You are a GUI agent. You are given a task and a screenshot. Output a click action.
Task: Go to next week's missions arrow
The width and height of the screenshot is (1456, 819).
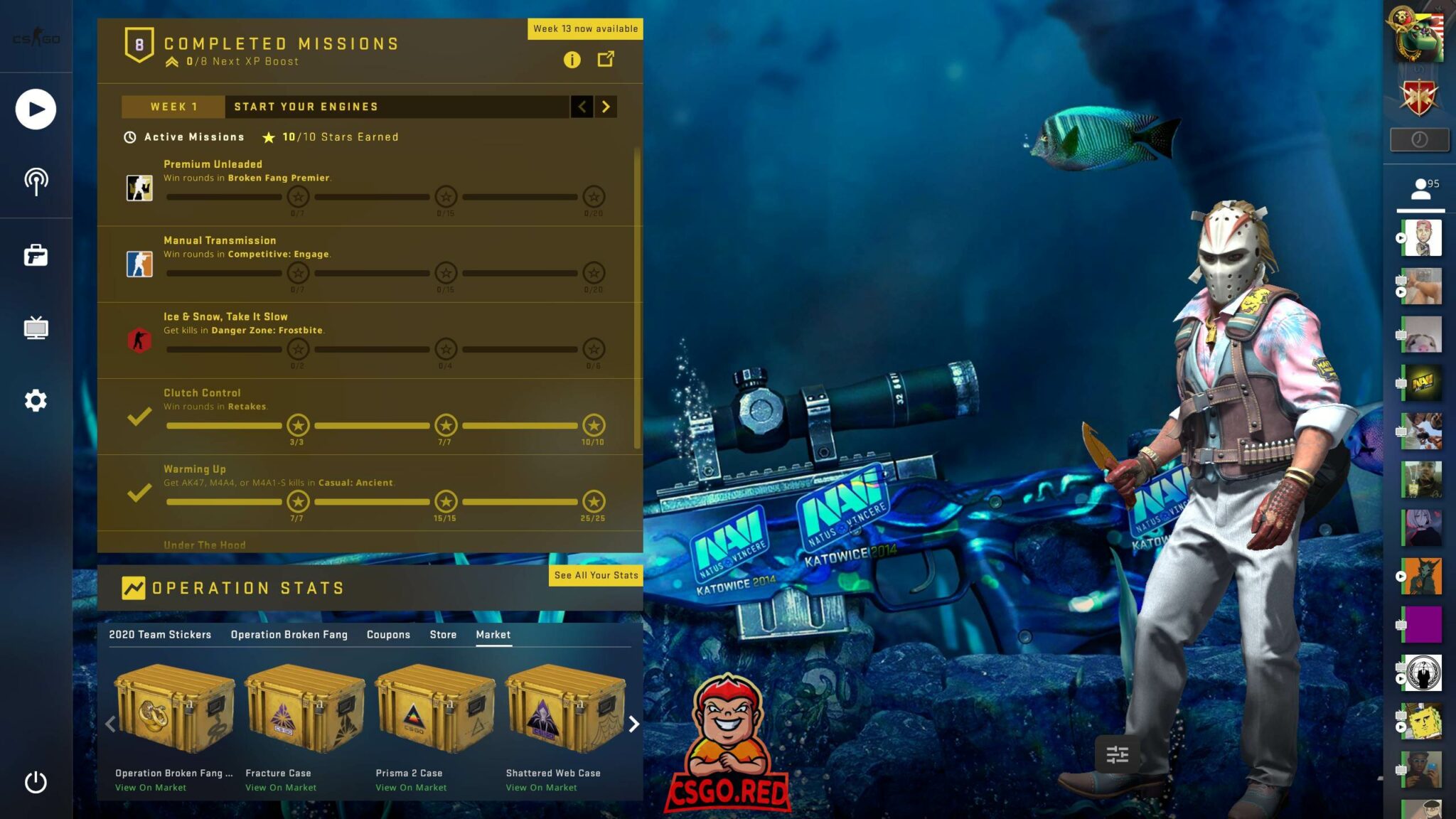pos(606,107)
